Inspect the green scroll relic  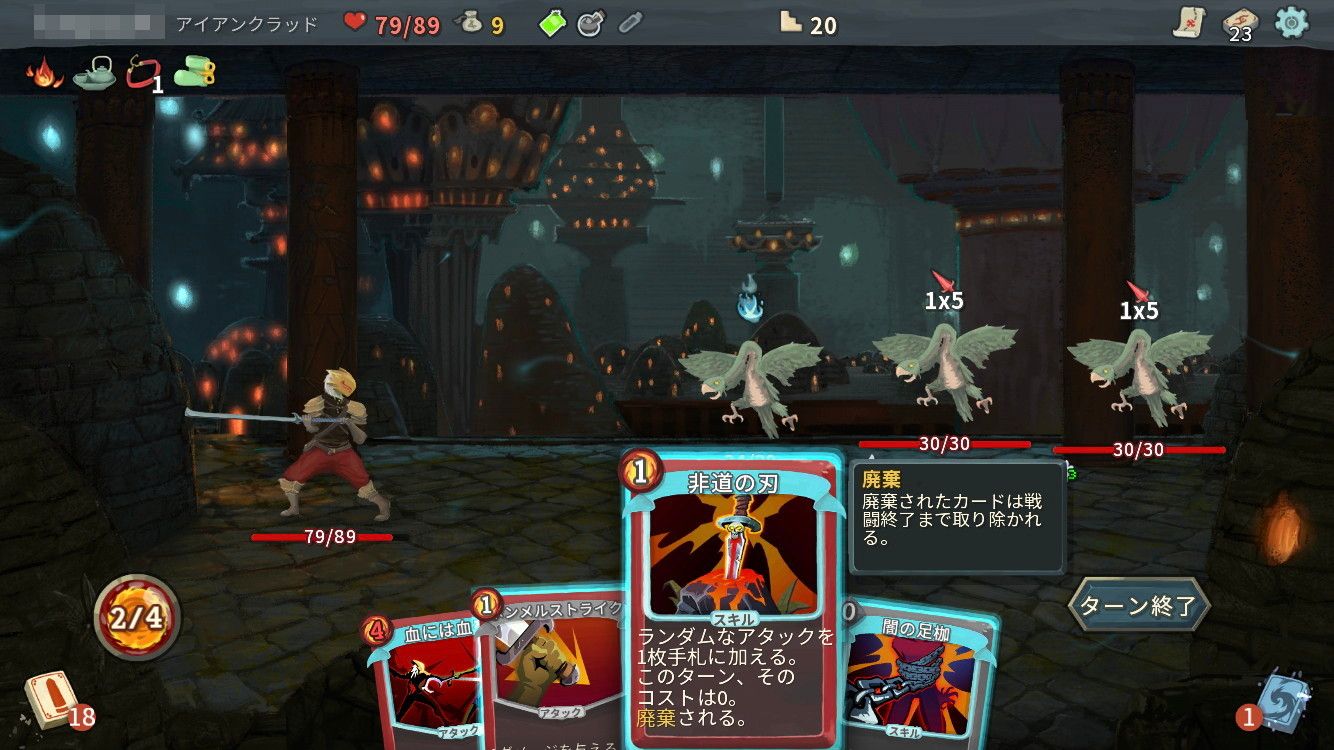pyautogui.click(x=194, y=73)
